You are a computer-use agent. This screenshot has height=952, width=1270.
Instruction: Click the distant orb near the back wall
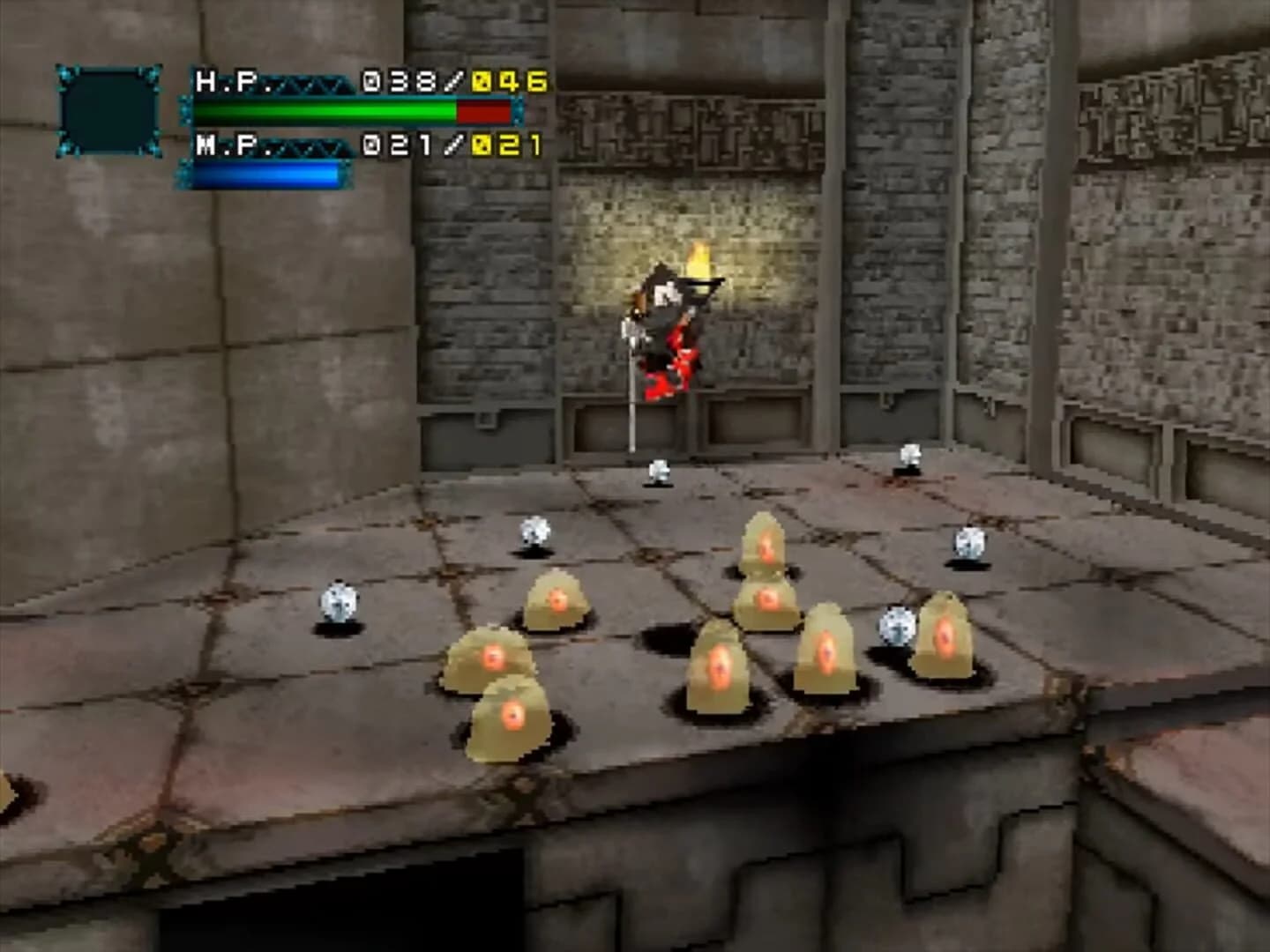(657, 472)
